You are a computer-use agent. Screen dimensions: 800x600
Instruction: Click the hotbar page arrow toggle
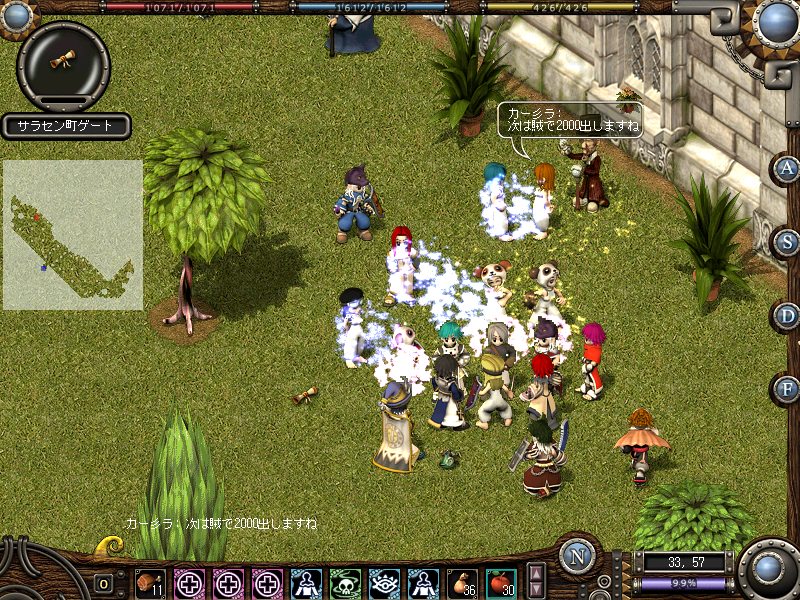point(537,582)
